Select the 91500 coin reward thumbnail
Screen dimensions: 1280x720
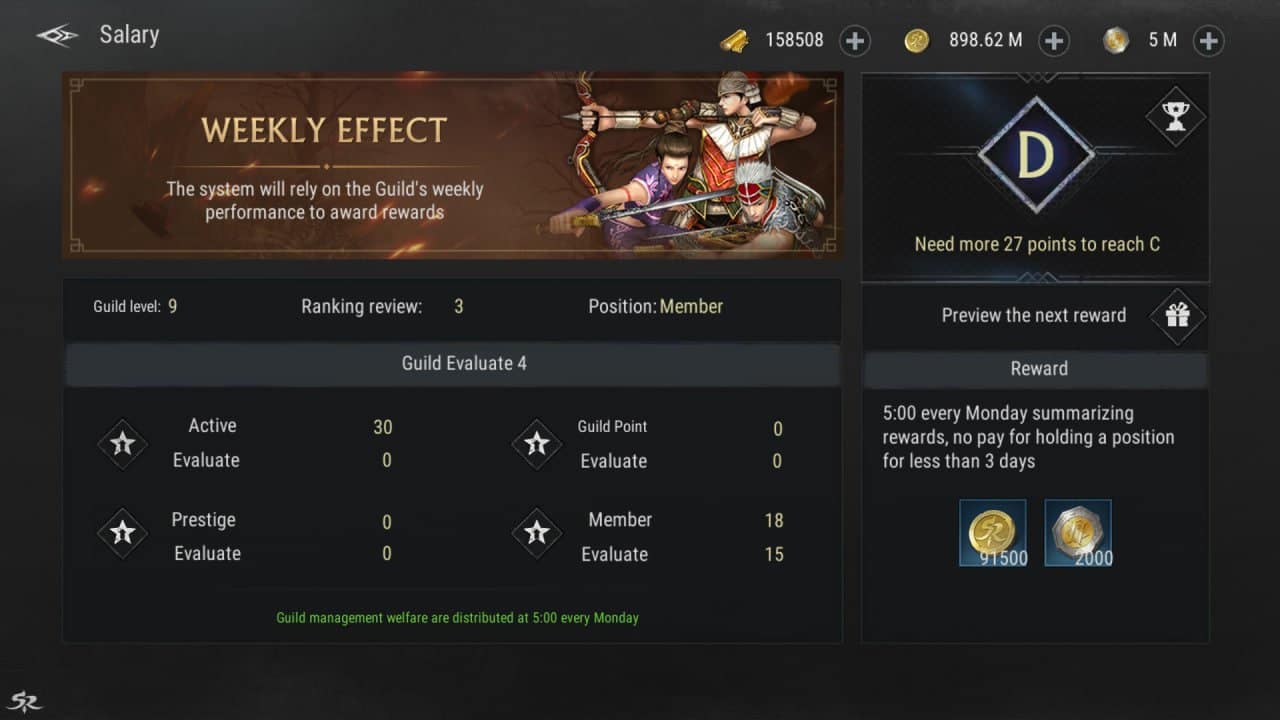click(993, 532)
